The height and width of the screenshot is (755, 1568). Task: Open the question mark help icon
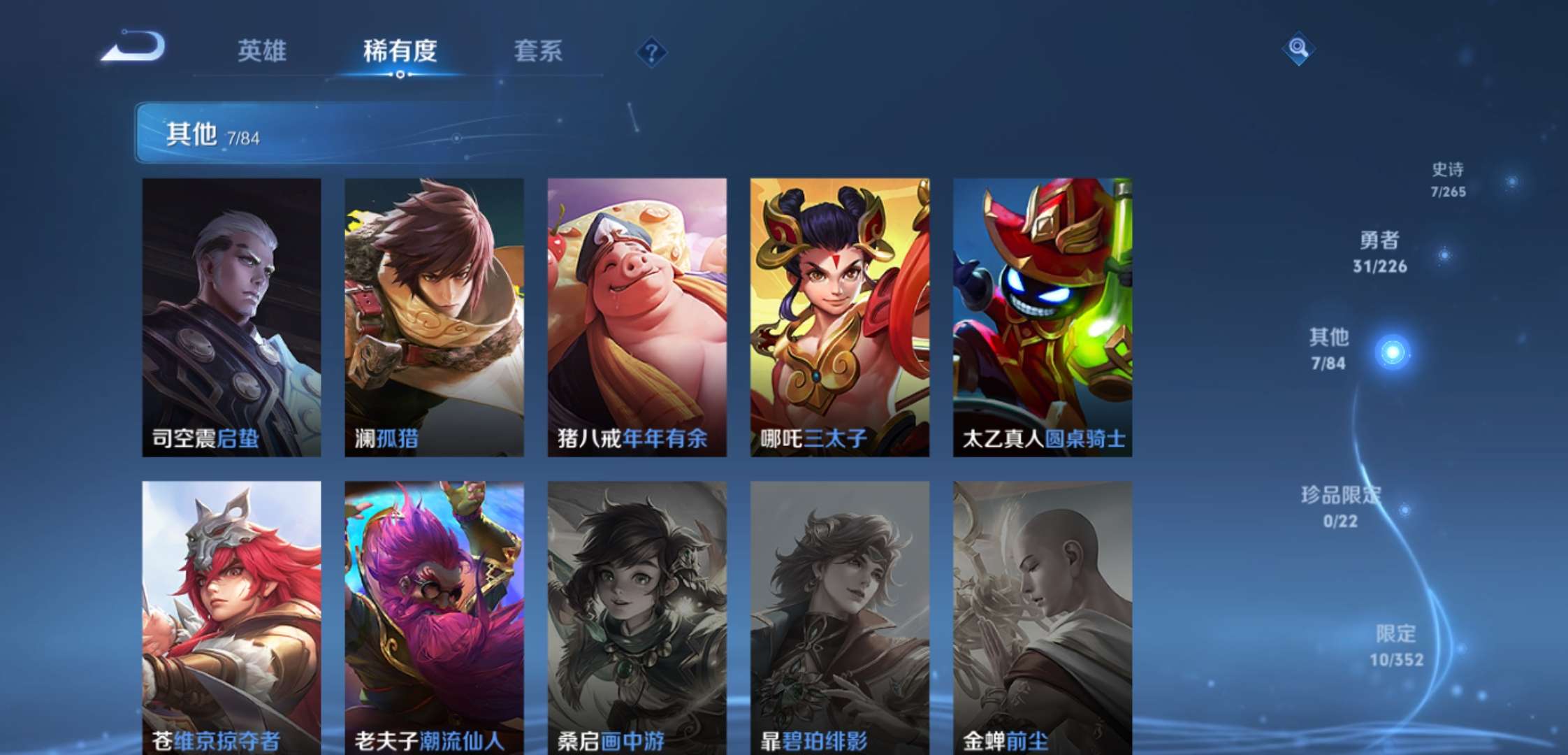(650, 51)
